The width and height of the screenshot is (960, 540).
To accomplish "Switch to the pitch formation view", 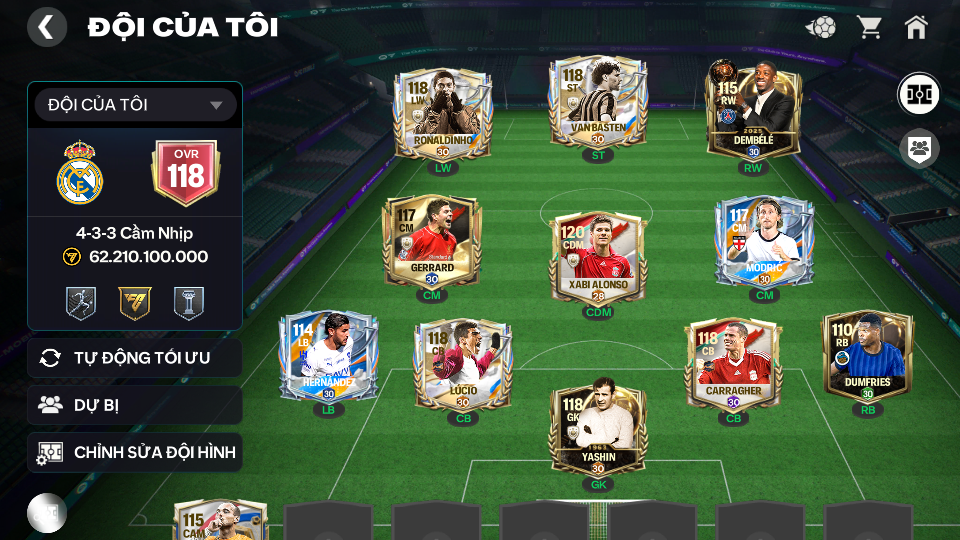I will tap(917, 93).
